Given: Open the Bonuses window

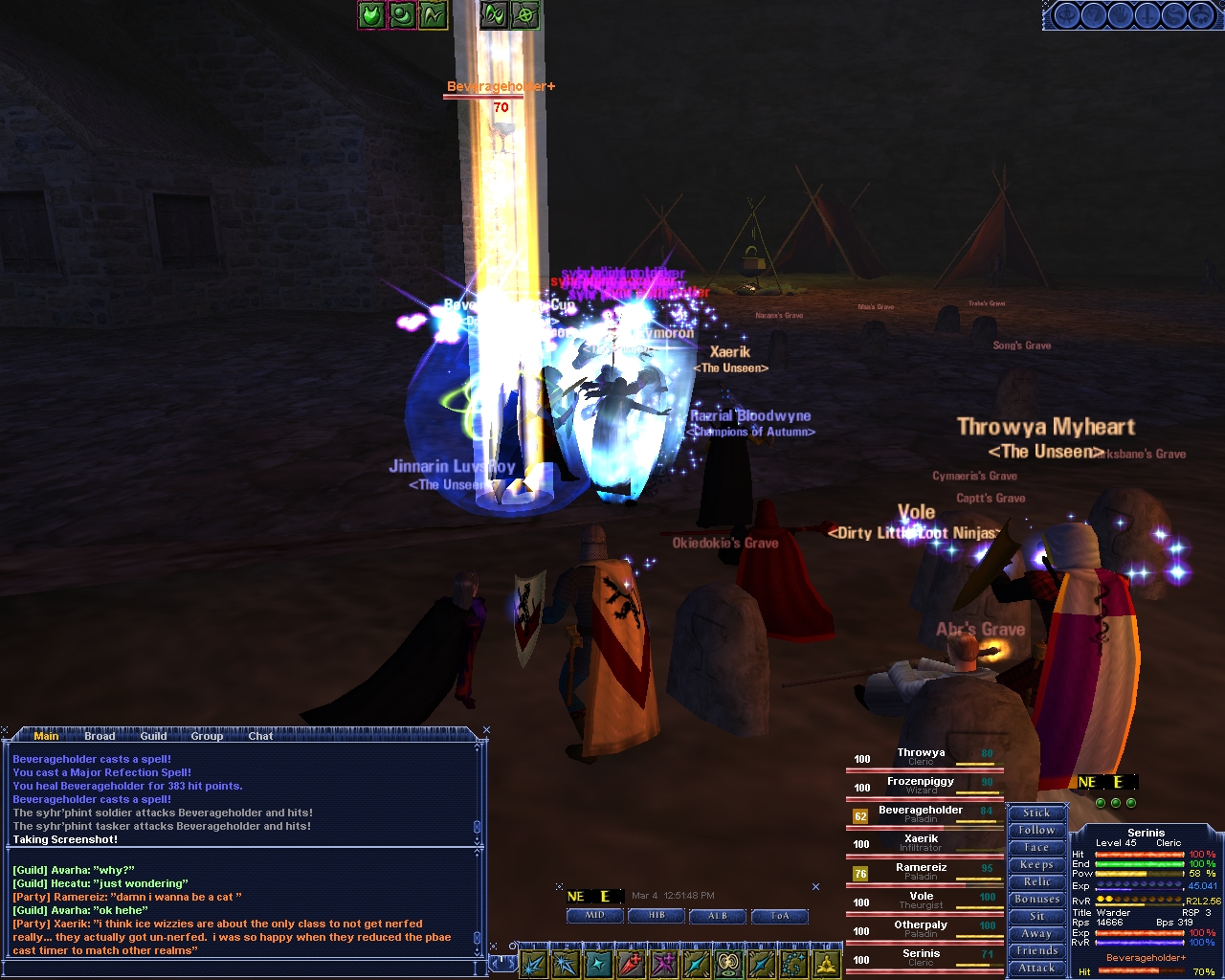Looking at the screenshot, I should point(1036,899).
